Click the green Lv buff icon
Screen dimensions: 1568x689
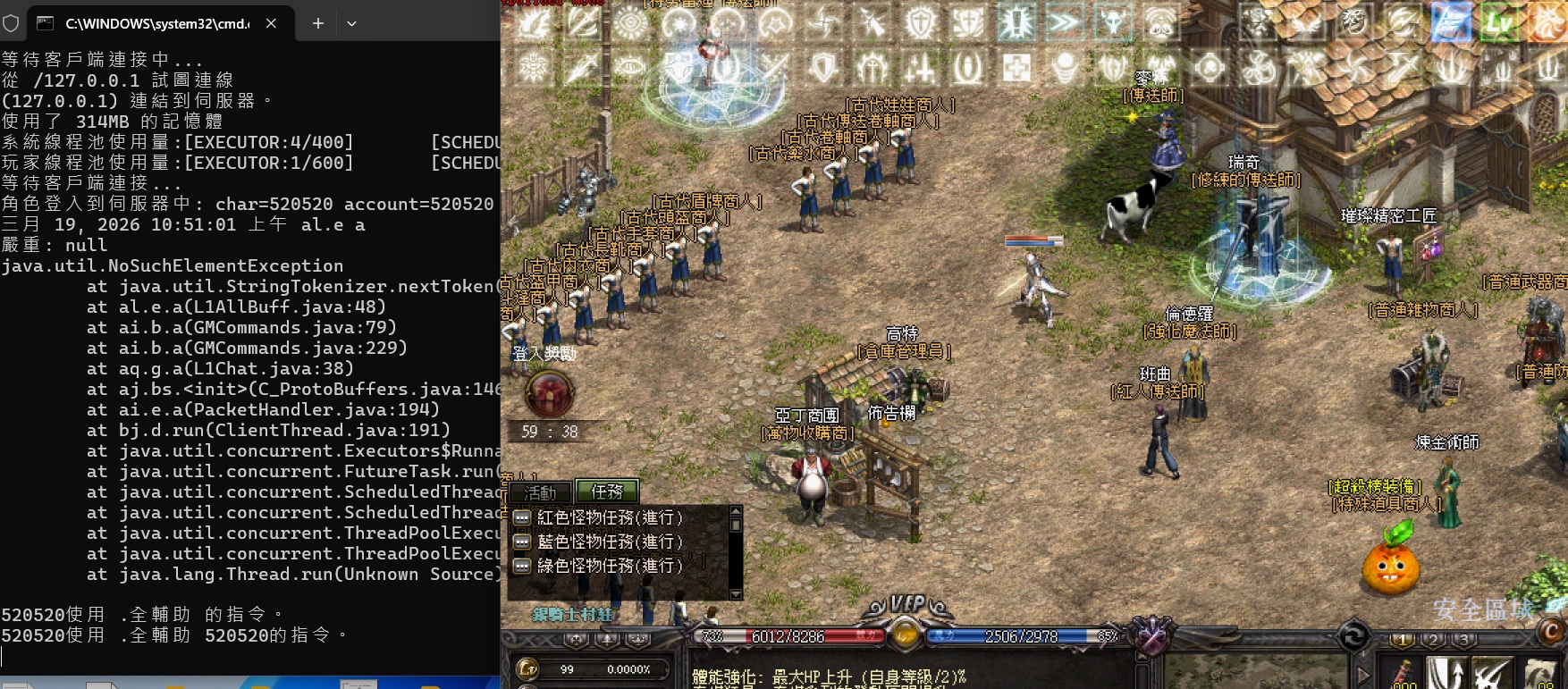[1499, 22]
